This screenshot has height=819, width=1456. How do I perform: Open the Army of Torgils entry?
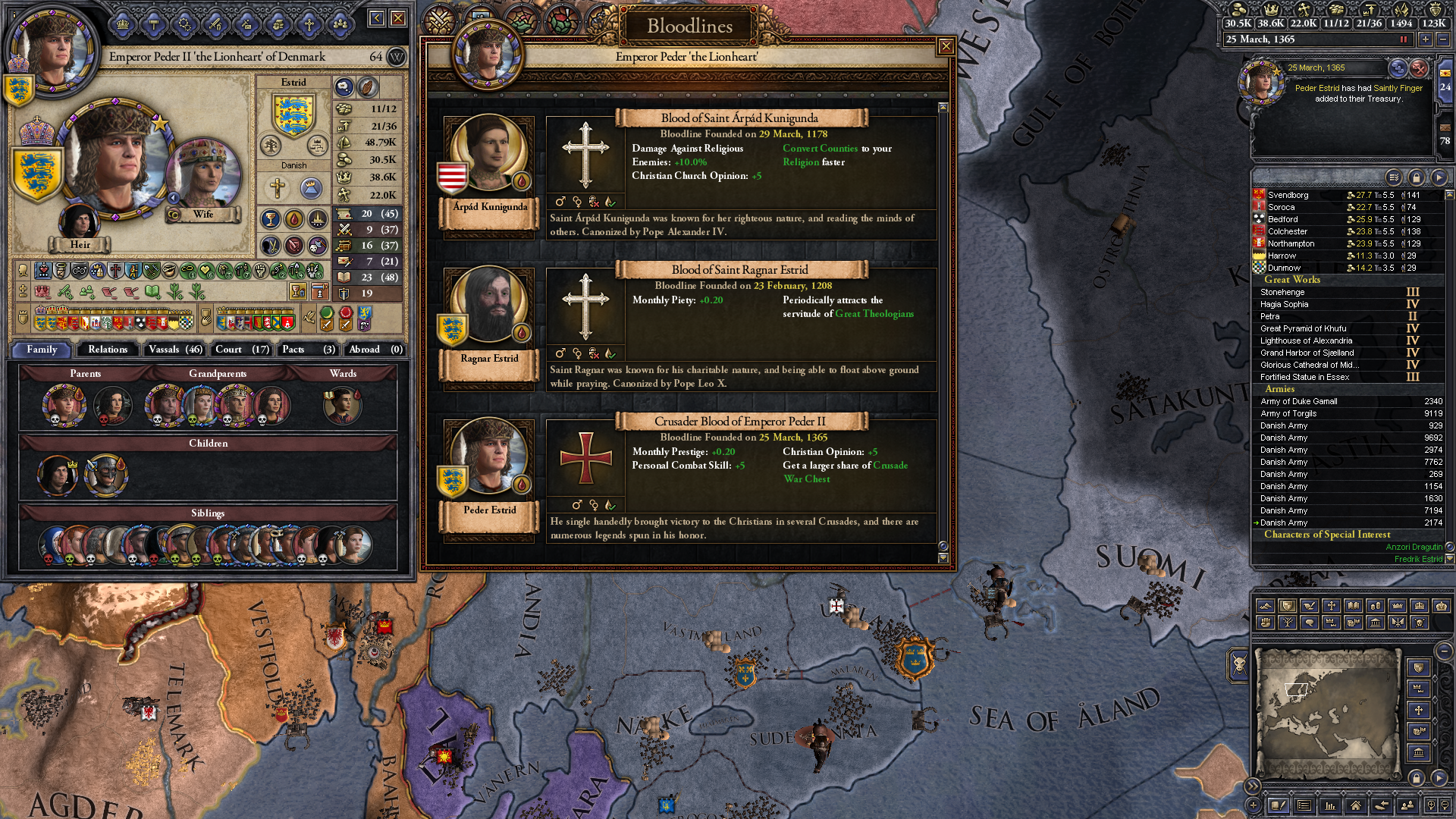coord(1288,413)
